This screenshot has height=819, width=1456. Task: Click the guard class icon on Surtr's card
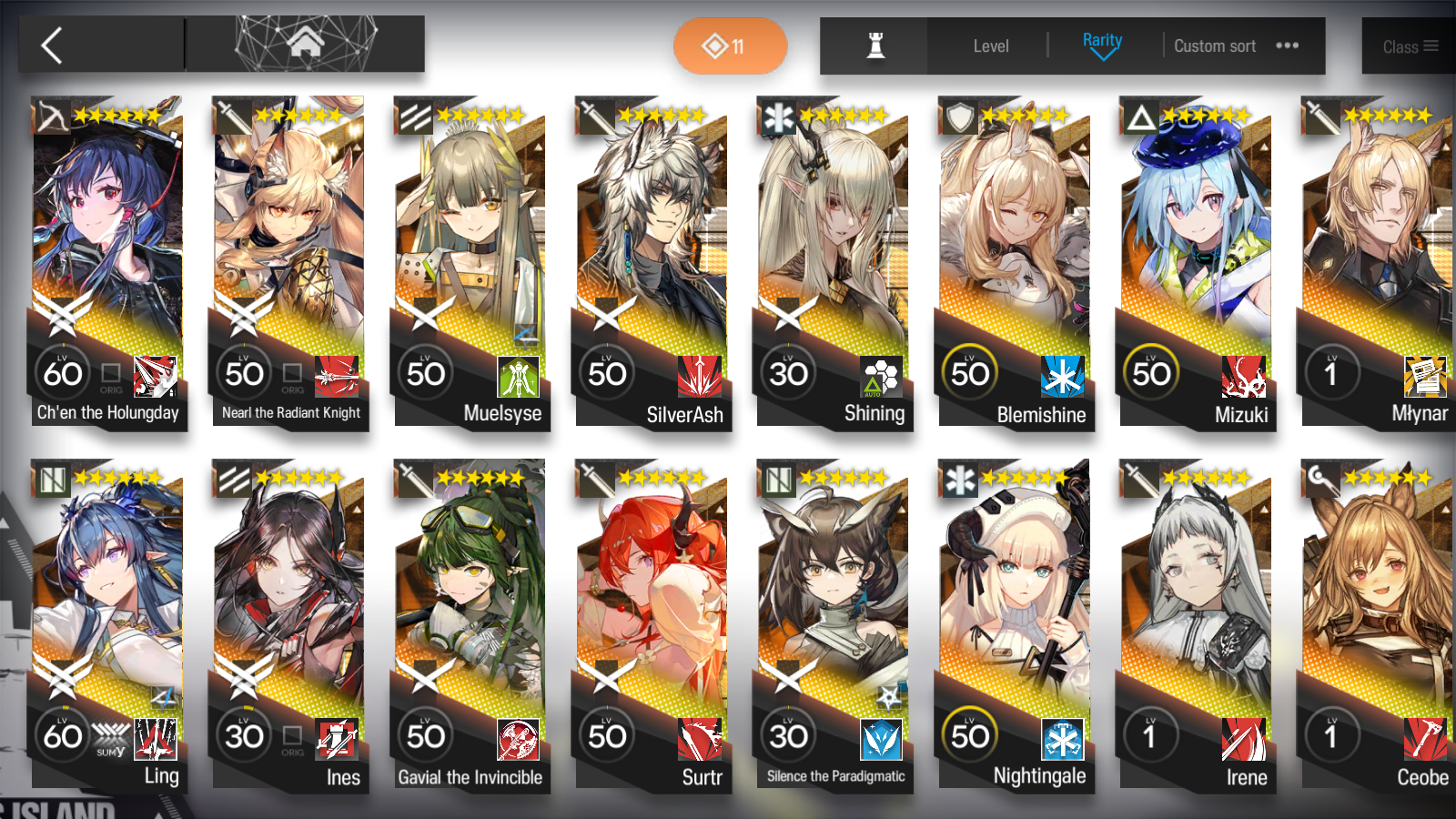point(594,480)
